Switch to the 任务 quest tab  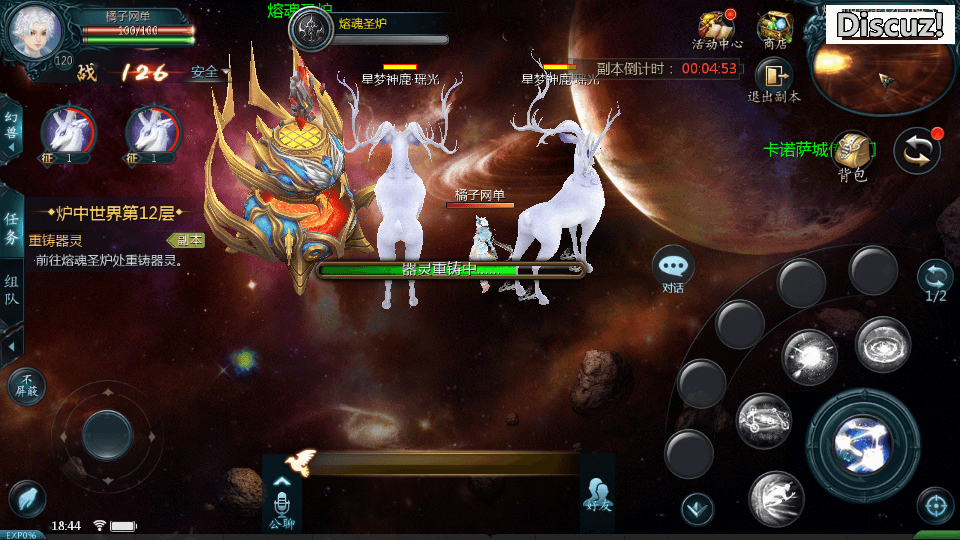(12, 229)
